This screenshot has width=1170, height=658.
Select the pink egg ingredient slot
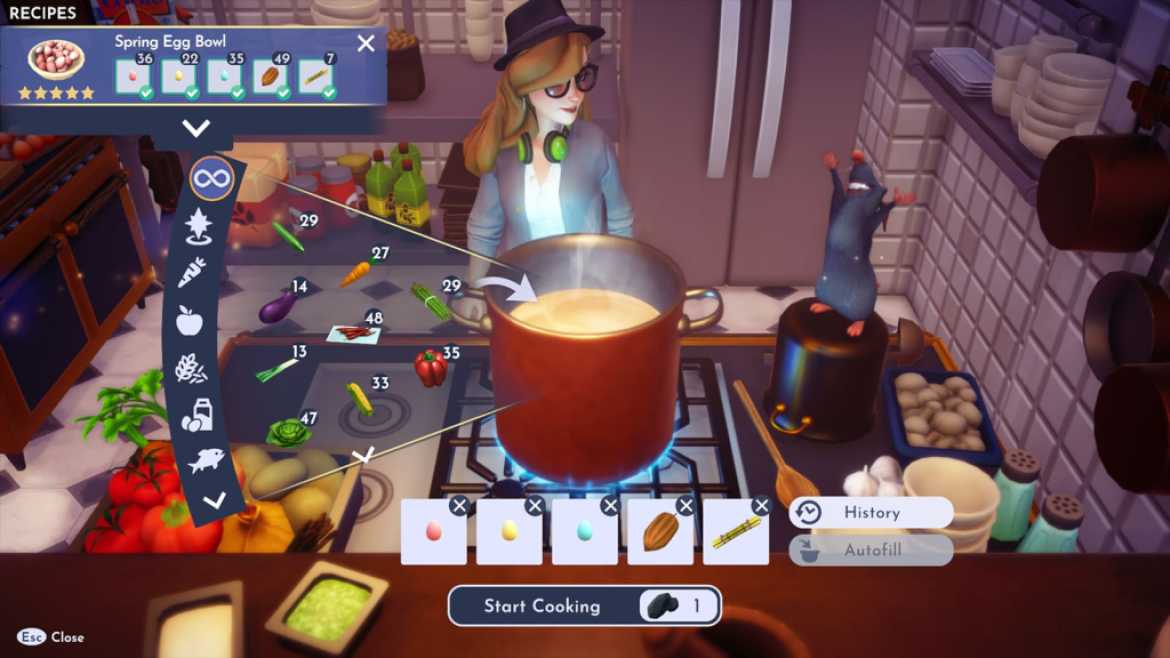433,532
